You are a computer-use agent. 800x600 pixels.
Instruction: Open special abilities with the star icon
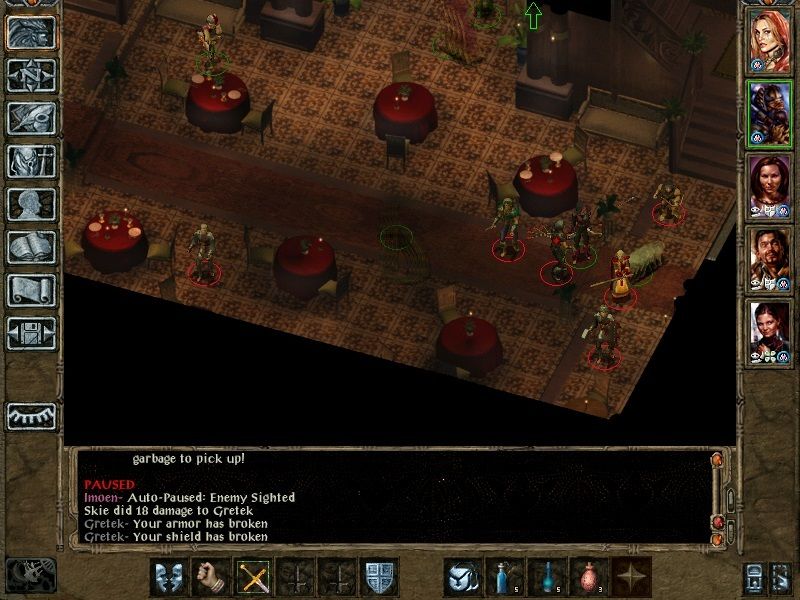(x=631, y=577)
